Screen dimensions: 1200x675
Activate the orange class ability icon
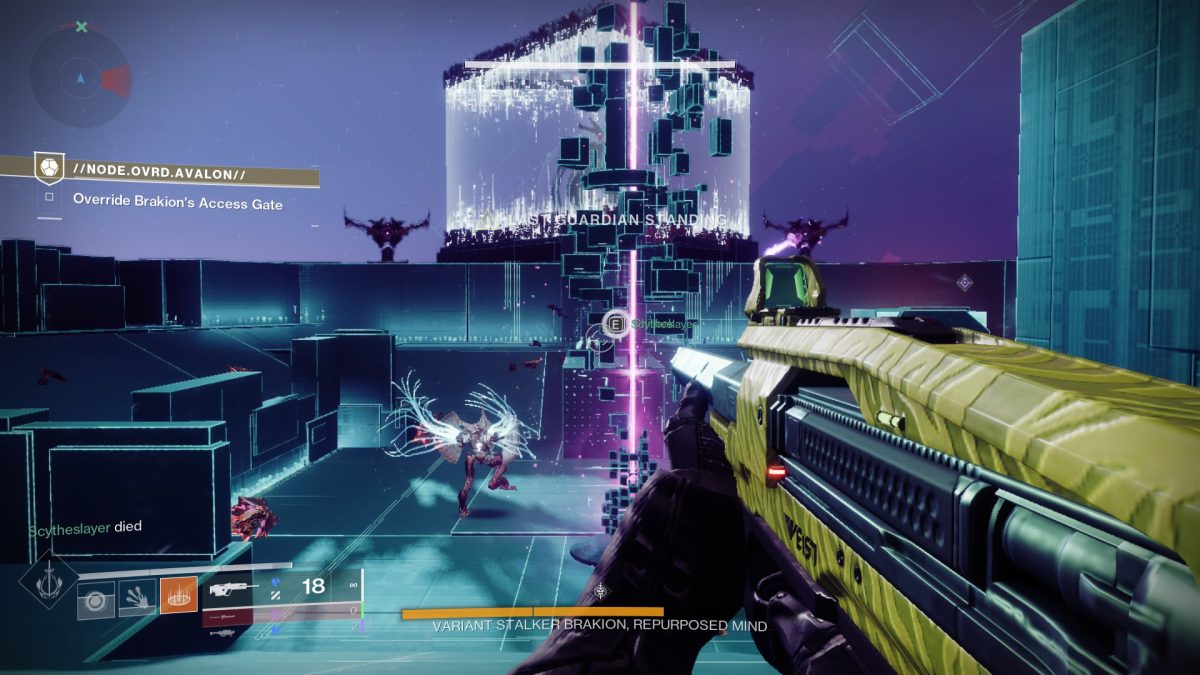pyautogui.click(x=178, y=597)
